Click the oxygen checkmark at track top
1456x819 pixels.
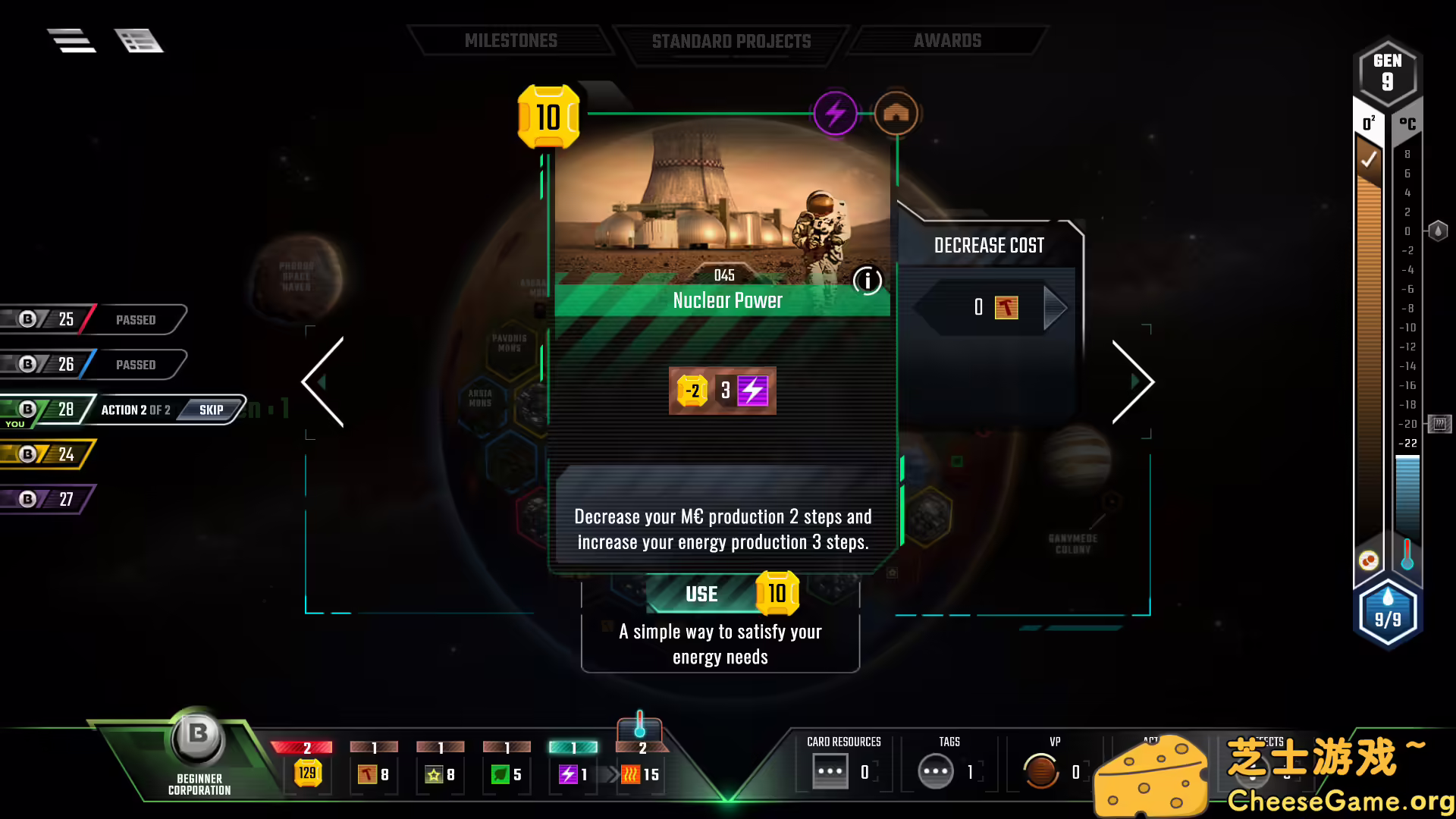[x=1370, y=159]
